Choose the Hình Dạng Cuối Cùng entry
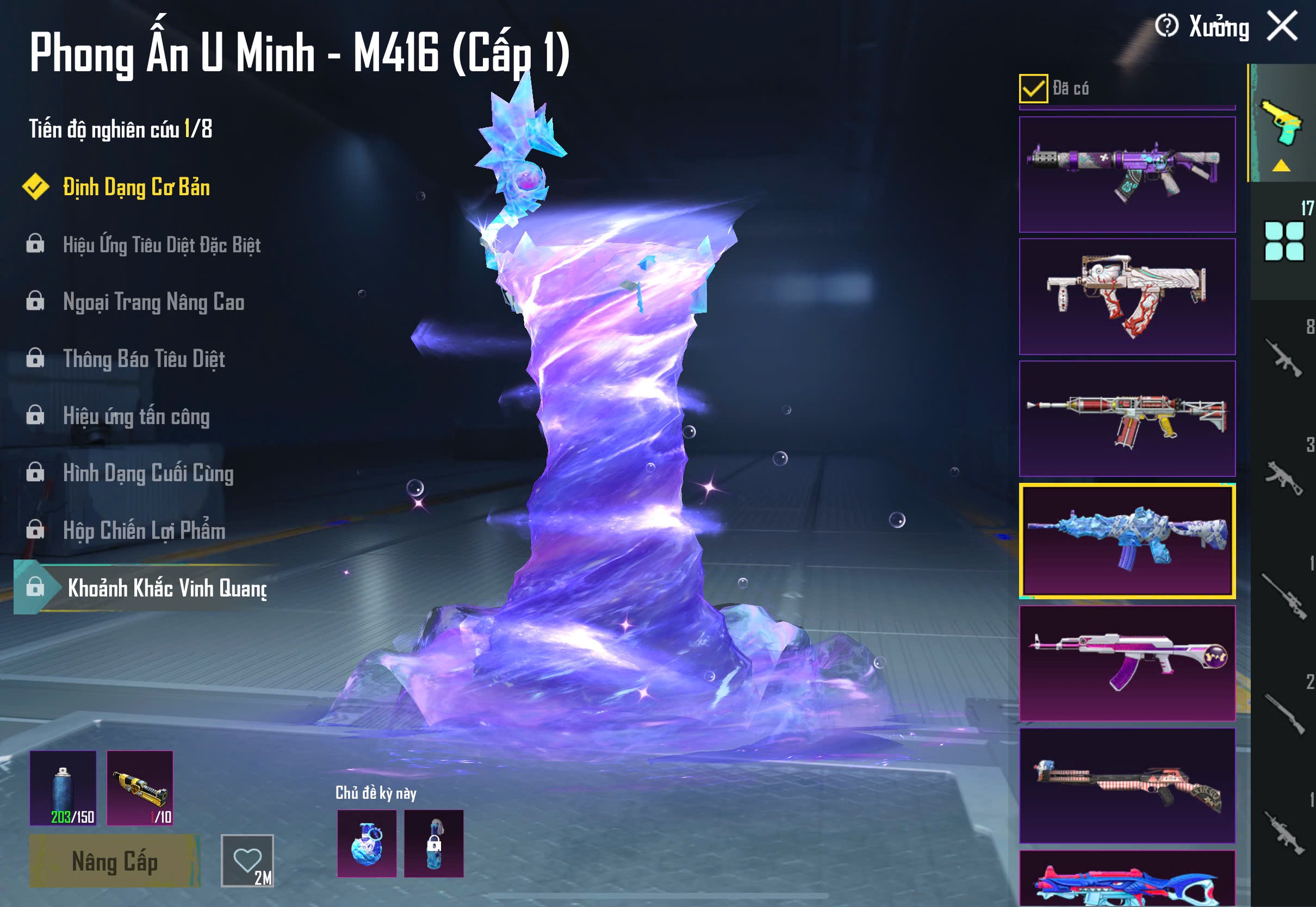The height and width of the screenshot is (907, 1316). pos(148,473)
